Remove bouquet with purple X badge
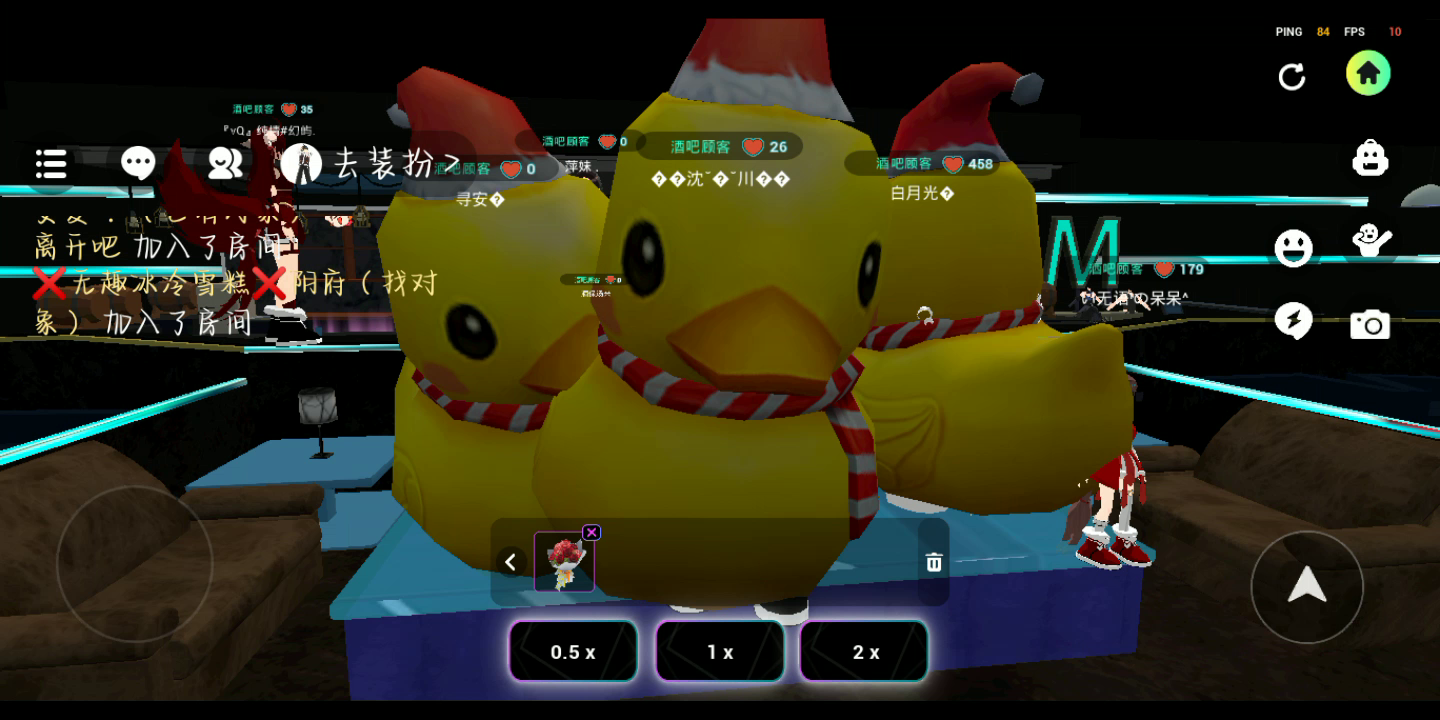 pos(591,532)
